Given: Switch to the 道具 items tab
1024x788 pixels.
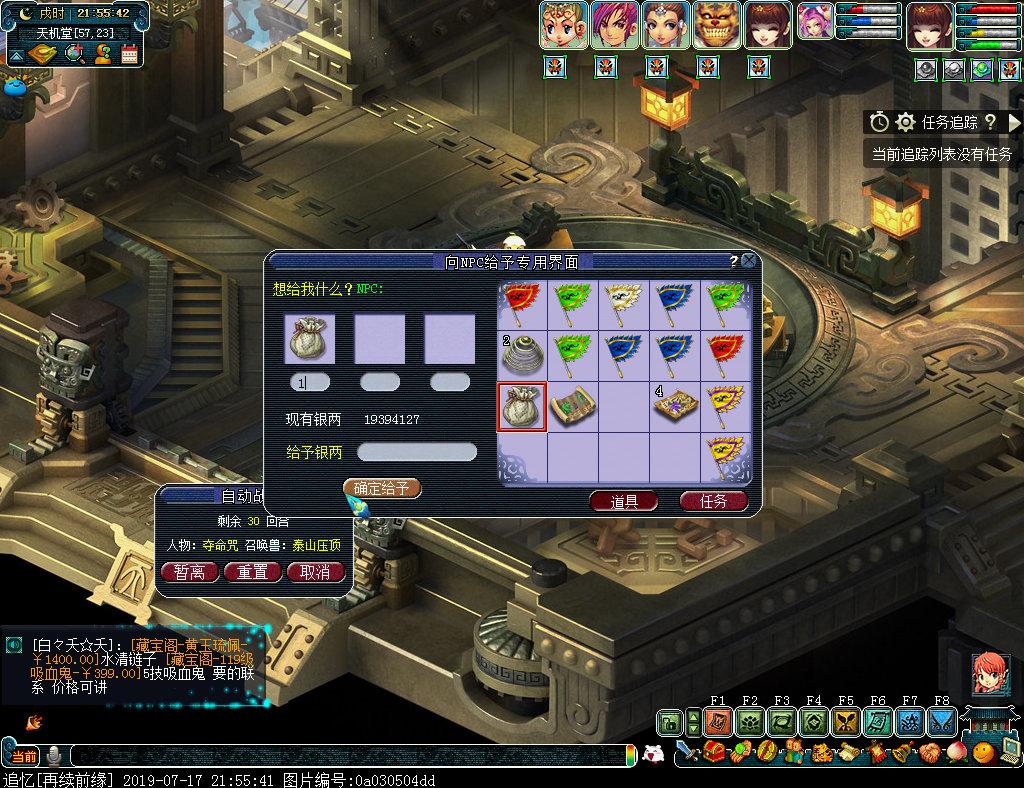Looking at the screenshot, I should (624, 501).
